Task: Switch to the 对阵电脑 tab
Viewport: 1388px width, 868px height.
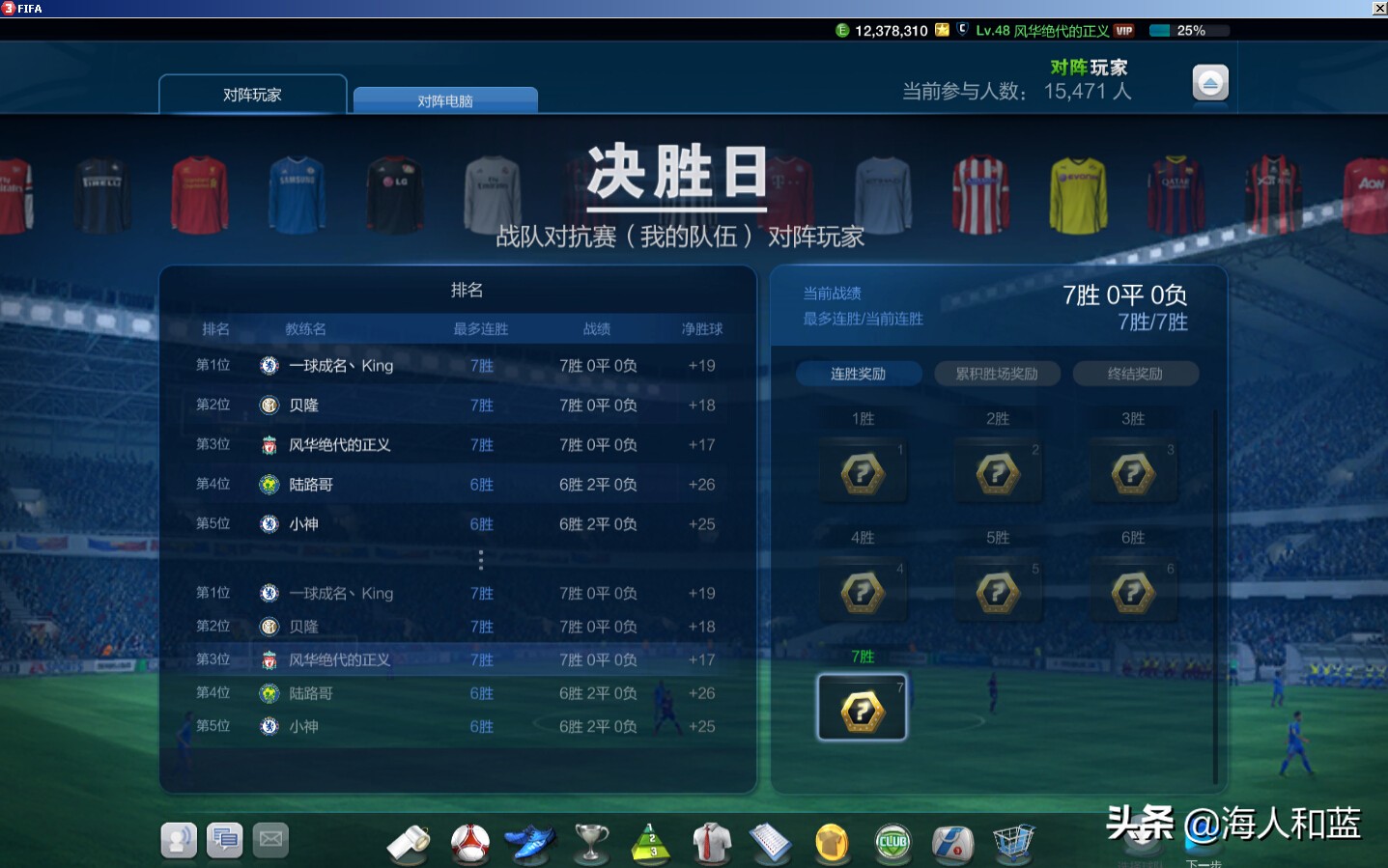Action: [x=445, y=98]
